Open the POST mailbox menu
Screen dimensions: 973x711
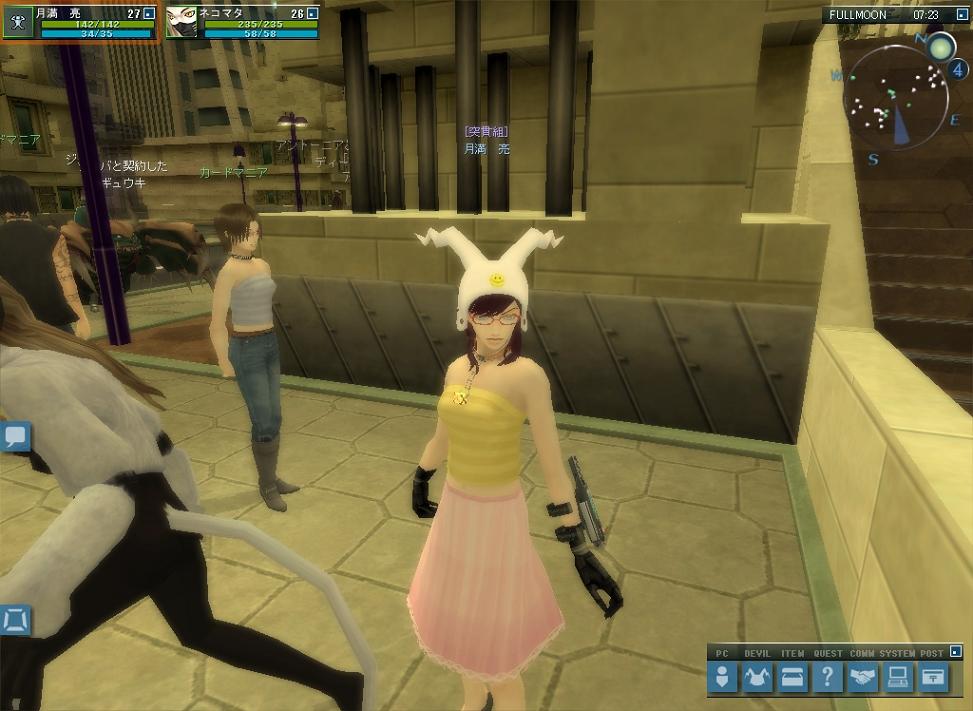(x=933, y=678)
